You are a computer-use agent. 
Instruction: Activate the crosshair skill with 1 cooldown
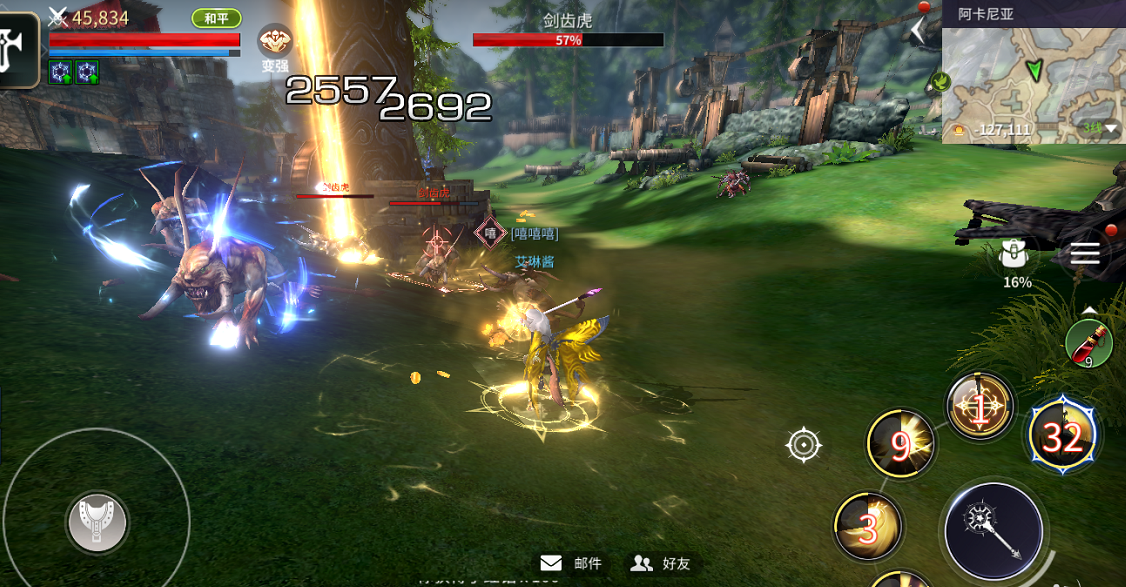coord(980,407)
